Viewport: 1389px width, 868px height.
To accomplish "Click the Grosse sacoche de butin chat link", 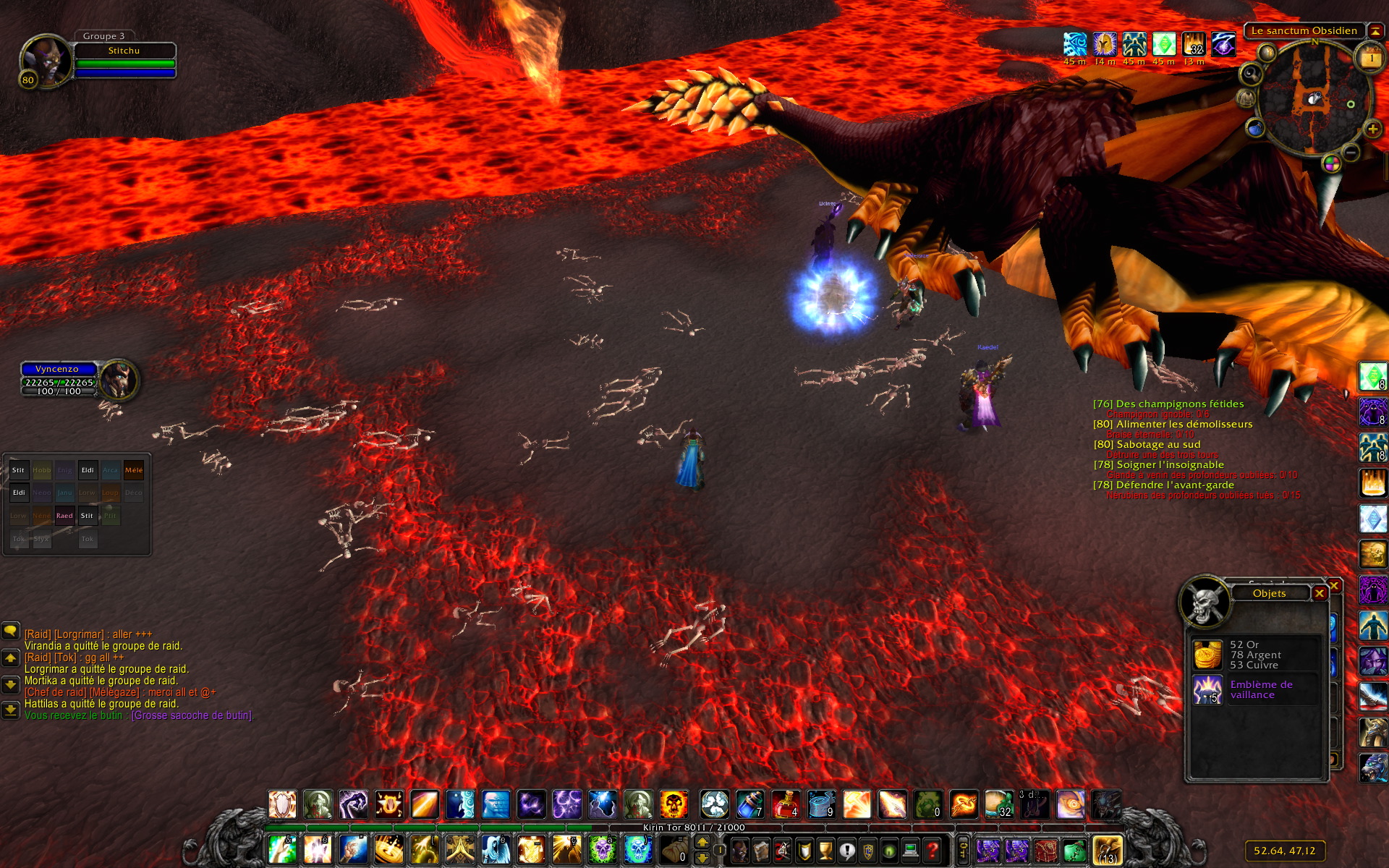I will 192,715.
